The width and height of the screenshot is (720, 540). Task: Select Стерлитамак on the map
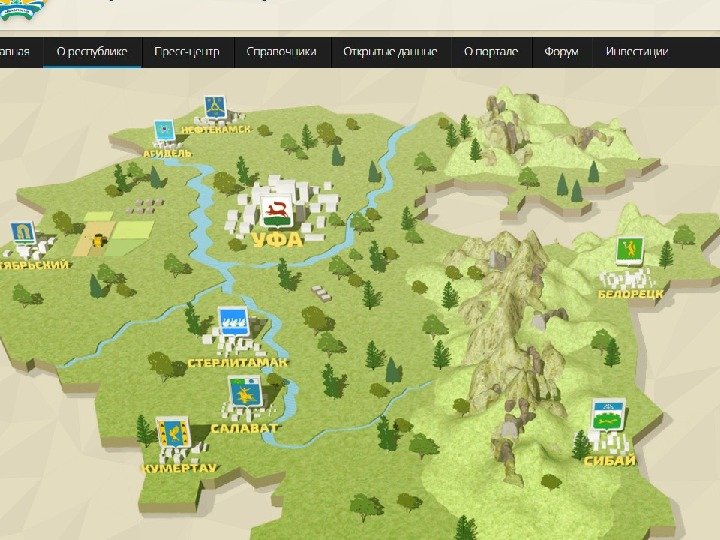click(x=232, y=322)
